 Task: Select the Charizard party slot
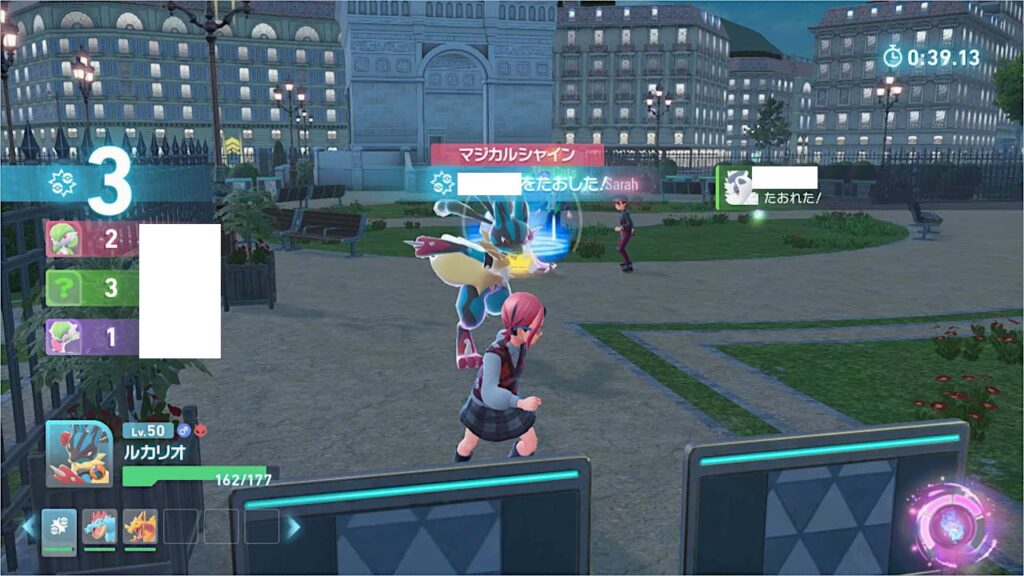coord(140,526)
